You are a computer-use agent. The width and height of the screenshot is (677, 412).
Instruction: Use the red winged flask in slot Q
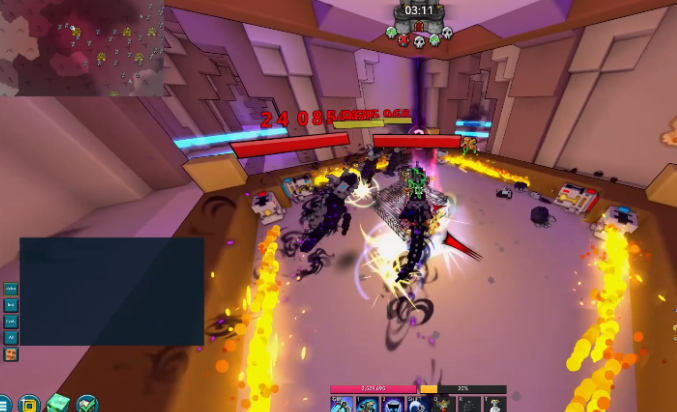442,404
